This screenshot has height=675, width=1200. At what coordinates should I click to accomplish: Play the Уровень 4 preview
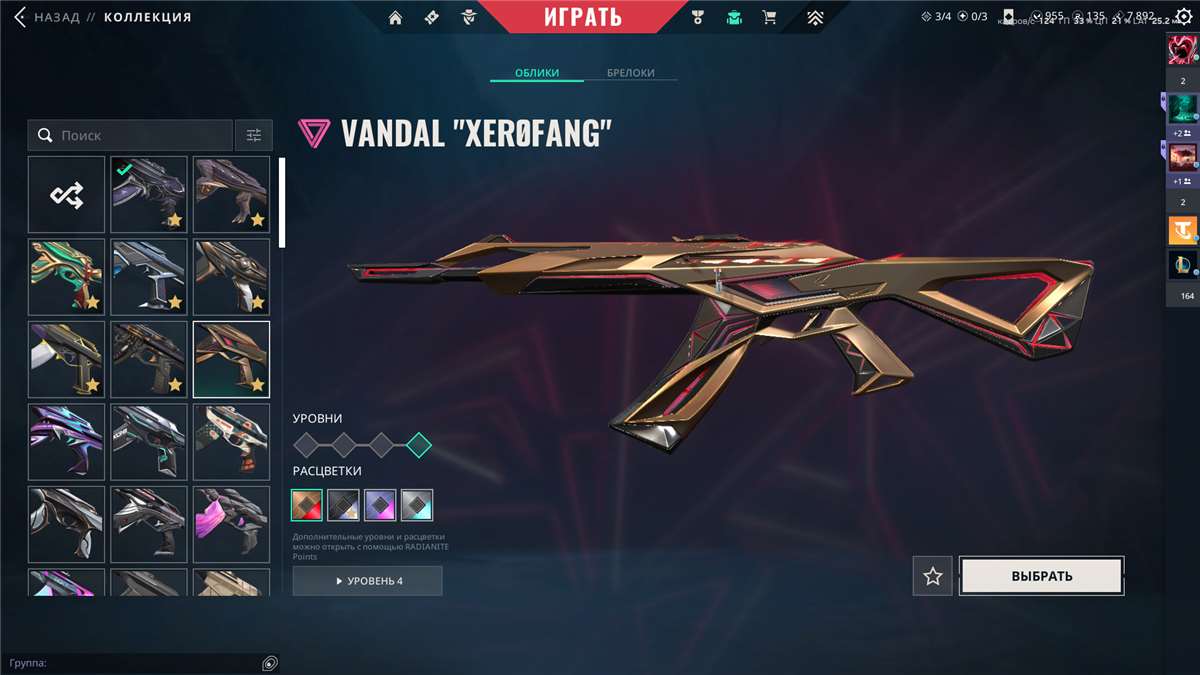367,581
